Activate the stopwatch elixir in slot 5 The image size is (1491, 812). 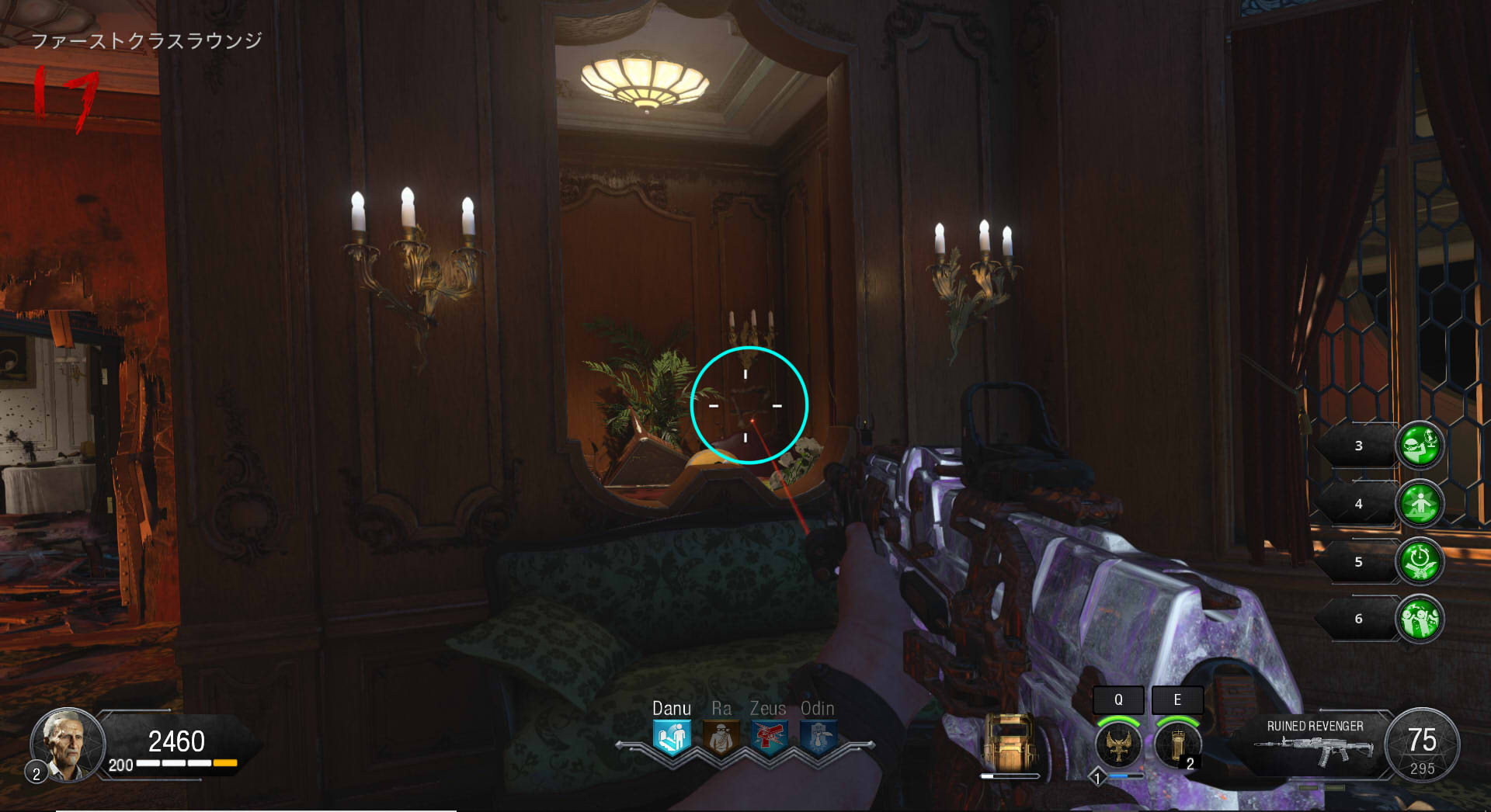coord(1420,561)
